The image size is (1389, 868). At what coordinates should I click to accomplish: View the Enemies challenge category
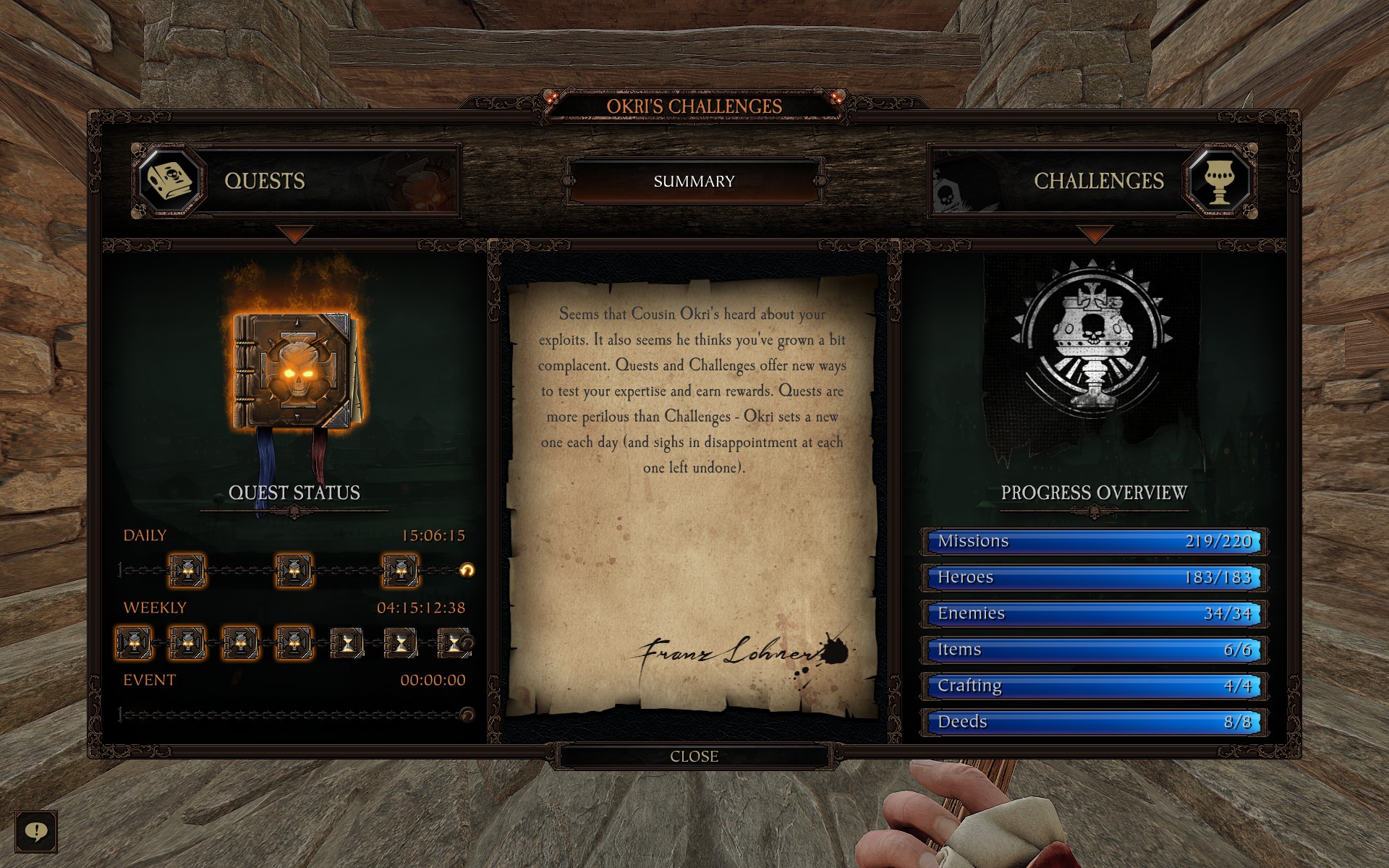point(1094,613)
